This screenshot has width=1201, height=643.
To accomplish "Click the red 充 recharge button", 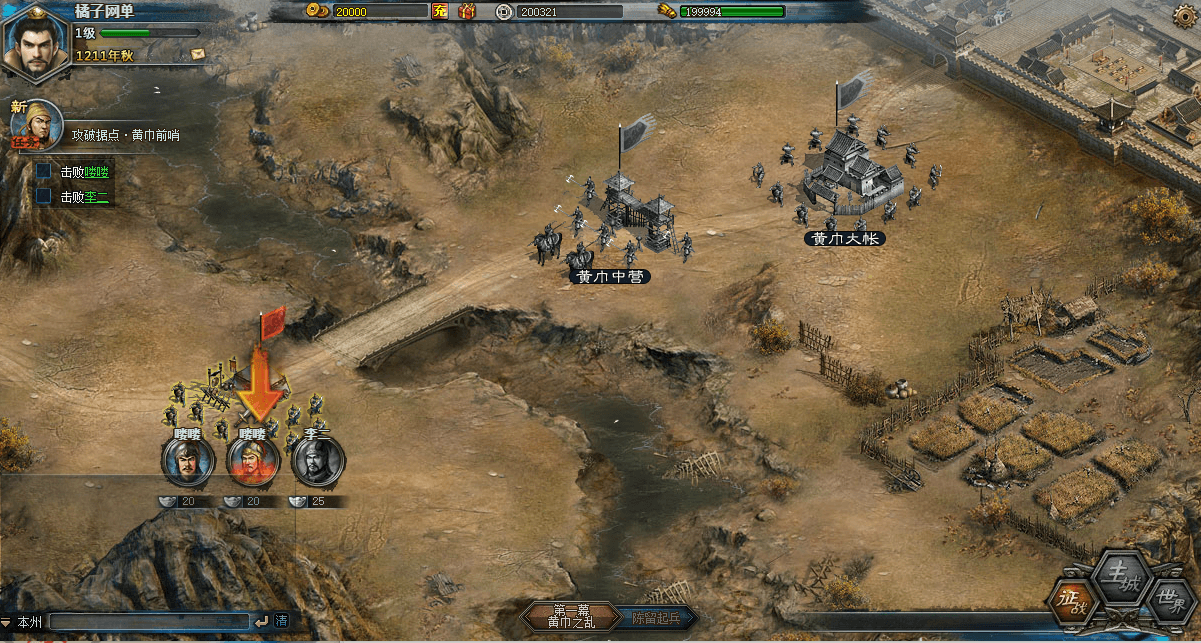I will (439, 12).
